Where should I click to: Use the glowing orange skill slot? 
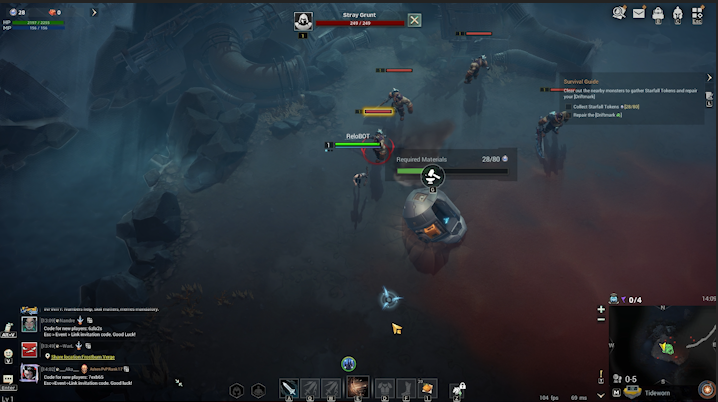[x=357, y=388]
